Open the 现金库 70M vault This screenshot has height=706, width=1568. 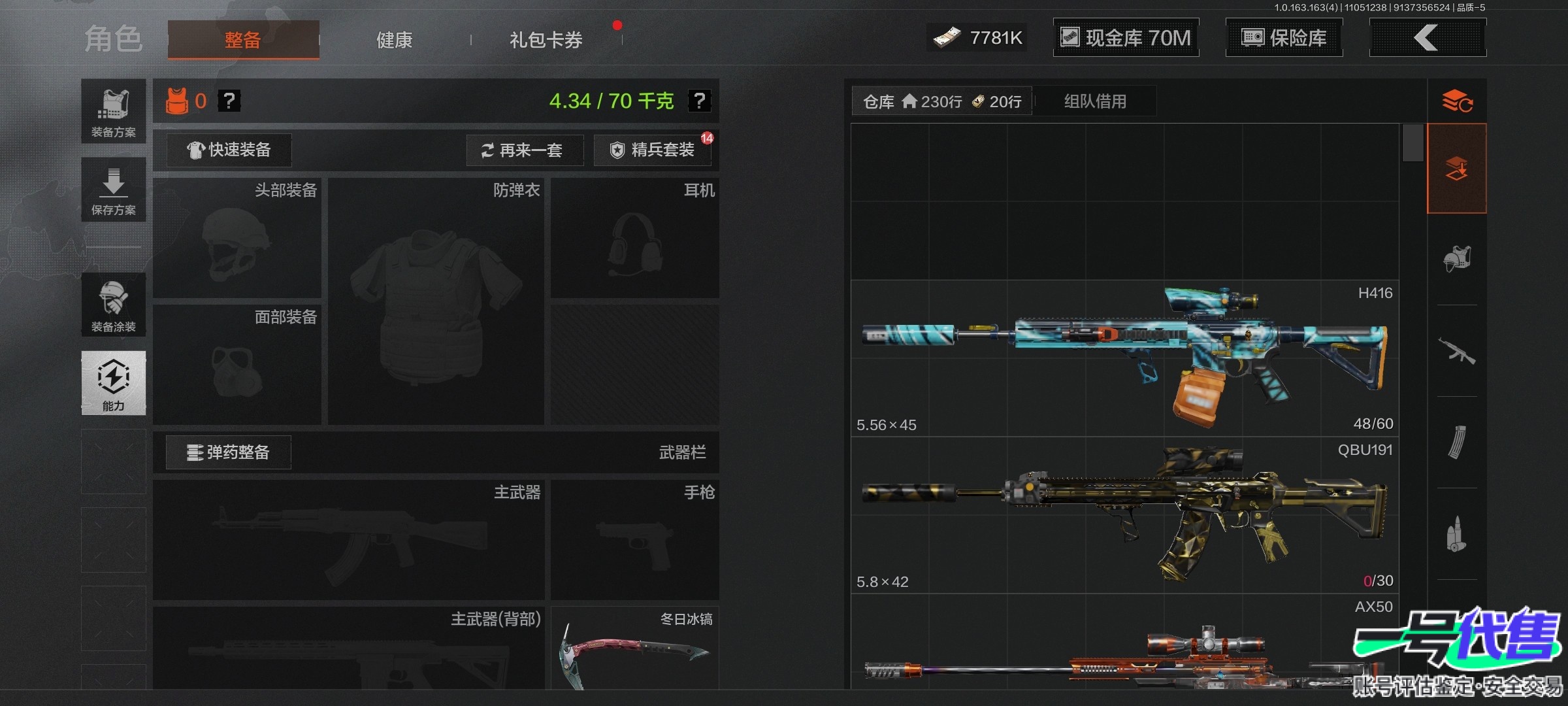coord(1126,37)
